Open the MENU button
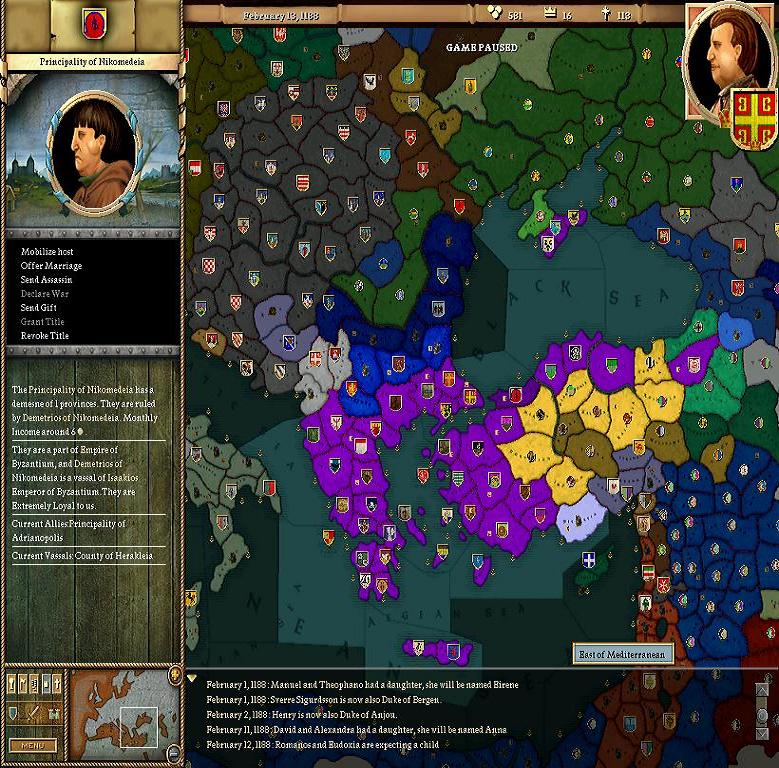779x768 pixels. coord(32,745)
